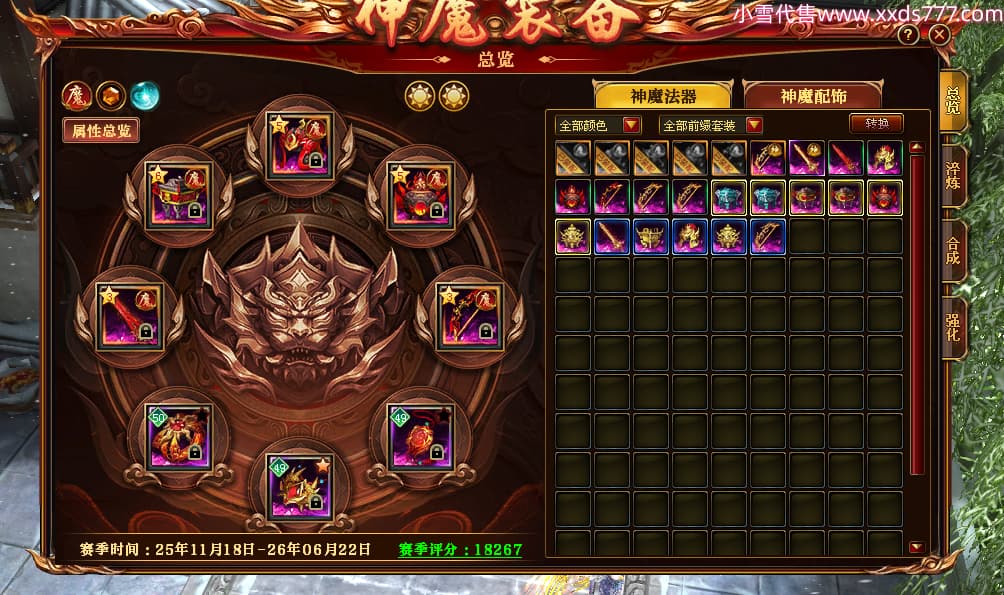This screenshot has height=595, width=1004.
Task: Select the 强化 side tab
Action: (x=953, y=329)
